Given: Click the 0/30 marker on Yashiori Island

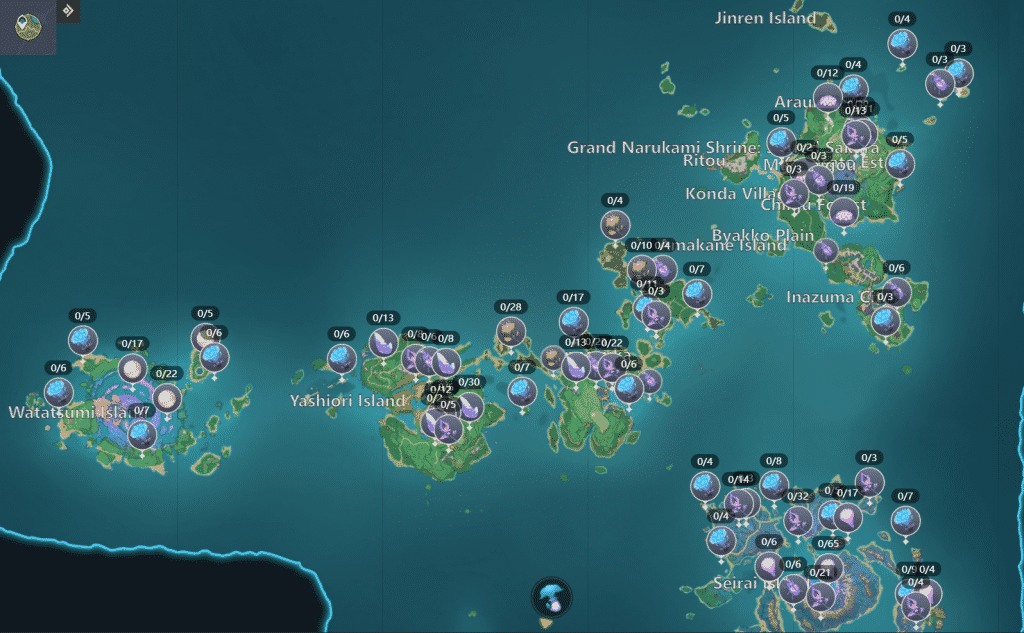Looking at the screenshot, I should pos(469,406).
